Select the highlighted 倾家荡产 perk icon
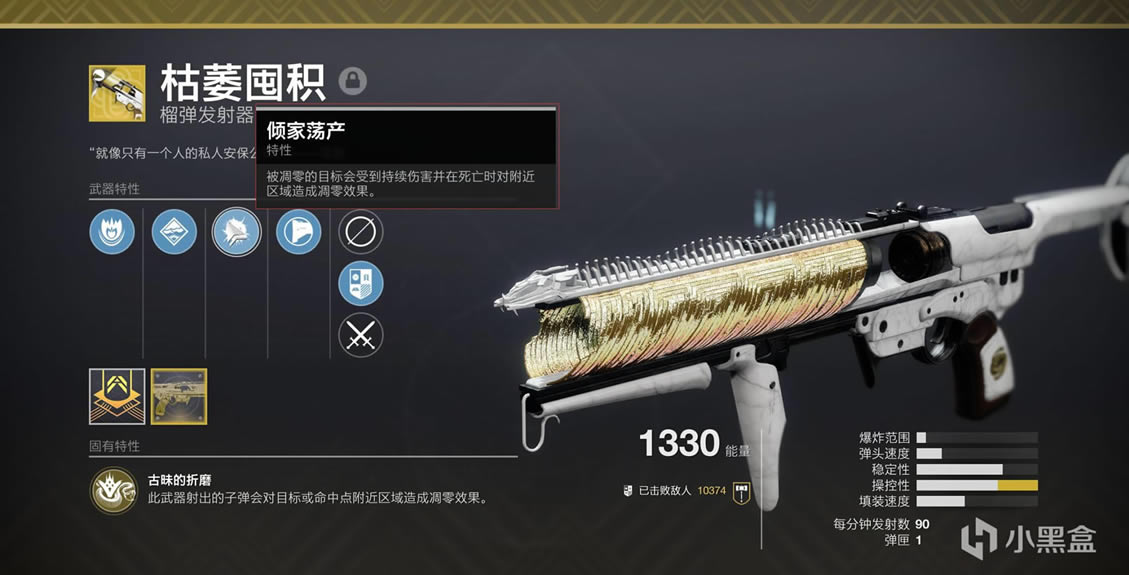 pos(237,231)
